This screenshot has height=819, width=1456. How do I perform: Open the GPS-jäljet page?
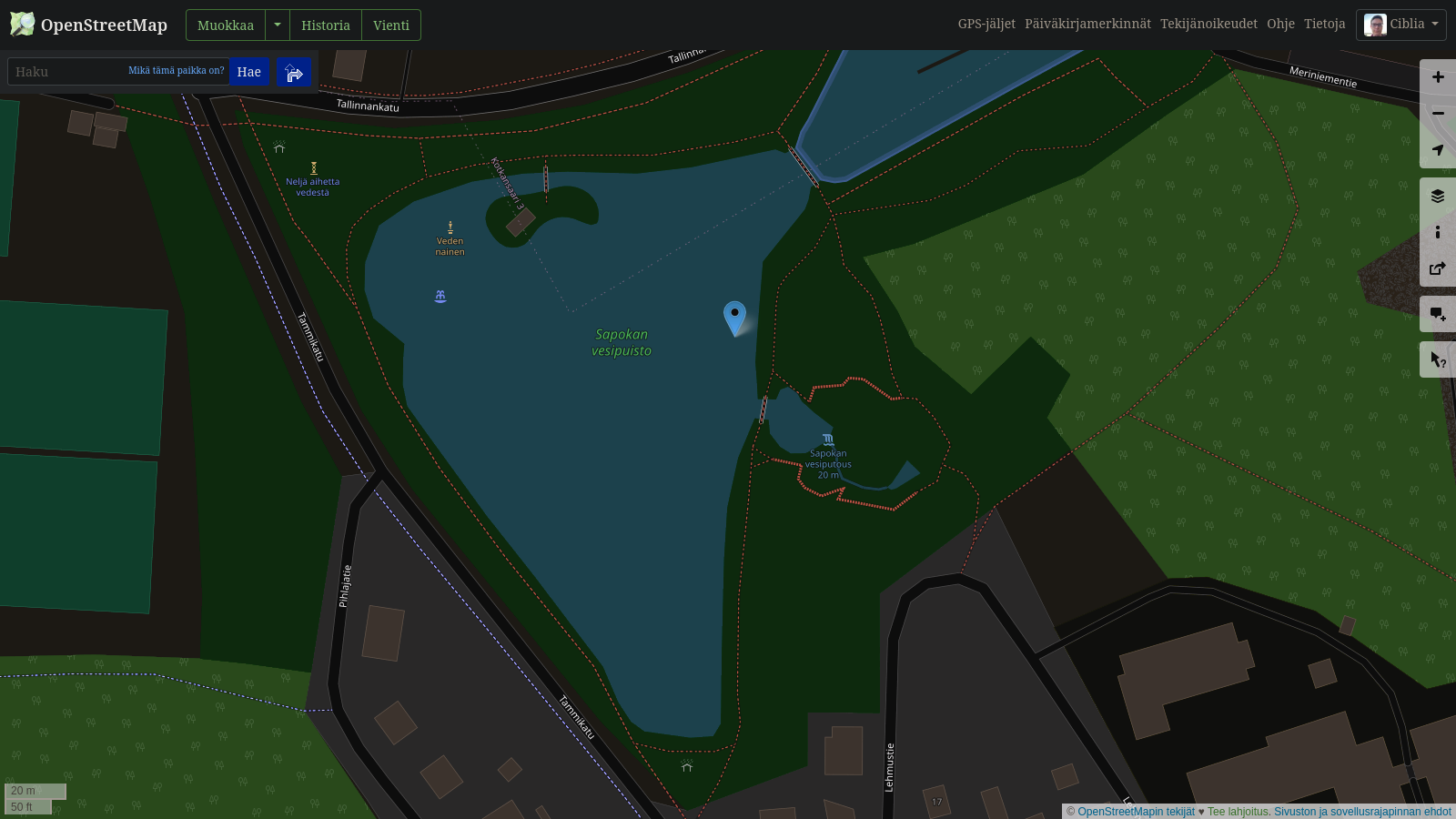point(986,25)
